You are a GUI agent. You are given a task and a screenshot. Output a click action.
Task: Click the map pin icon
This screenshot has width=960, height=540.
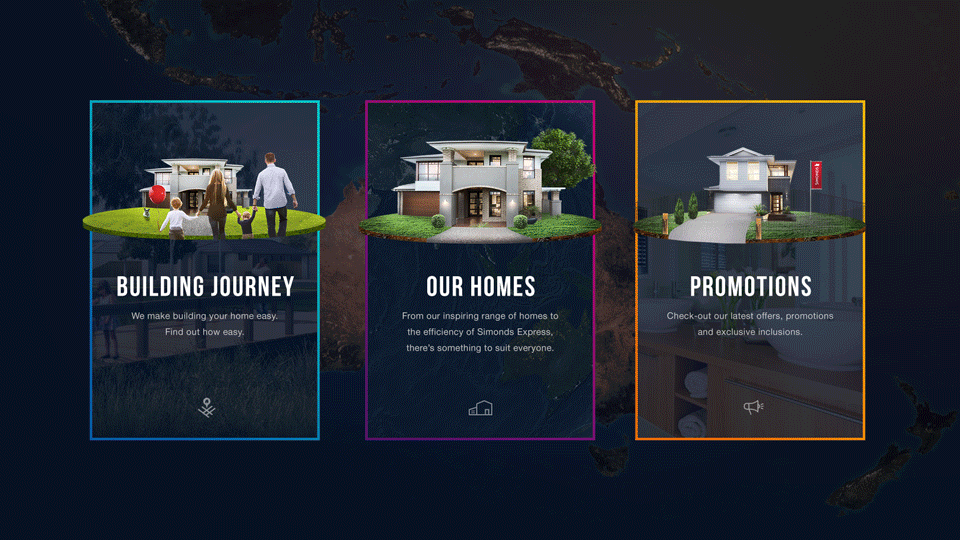pyautogui.click(x=206, y=407)
